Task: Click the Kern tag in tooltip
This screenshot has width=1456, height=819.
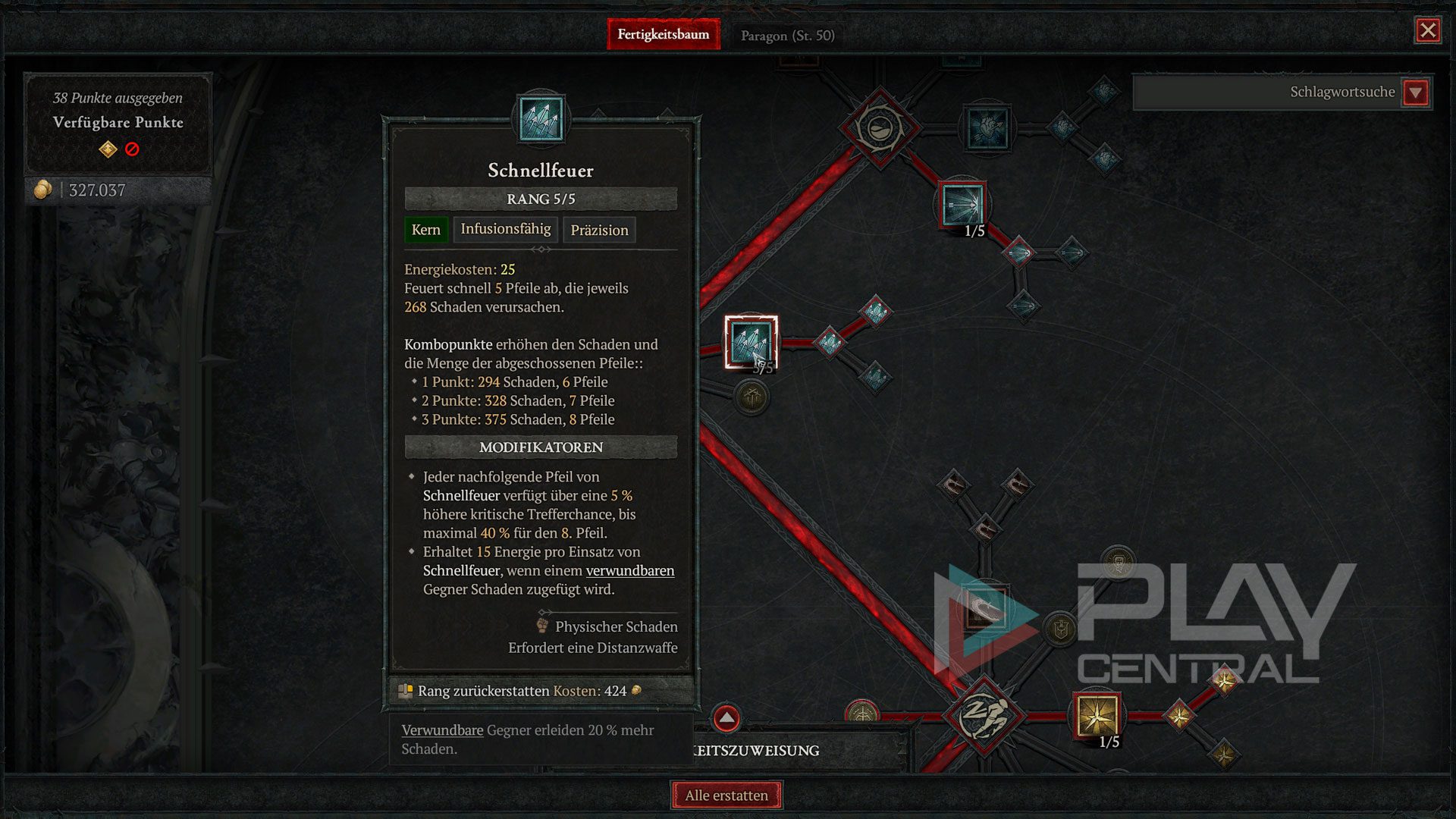Action: click(425, 230)
